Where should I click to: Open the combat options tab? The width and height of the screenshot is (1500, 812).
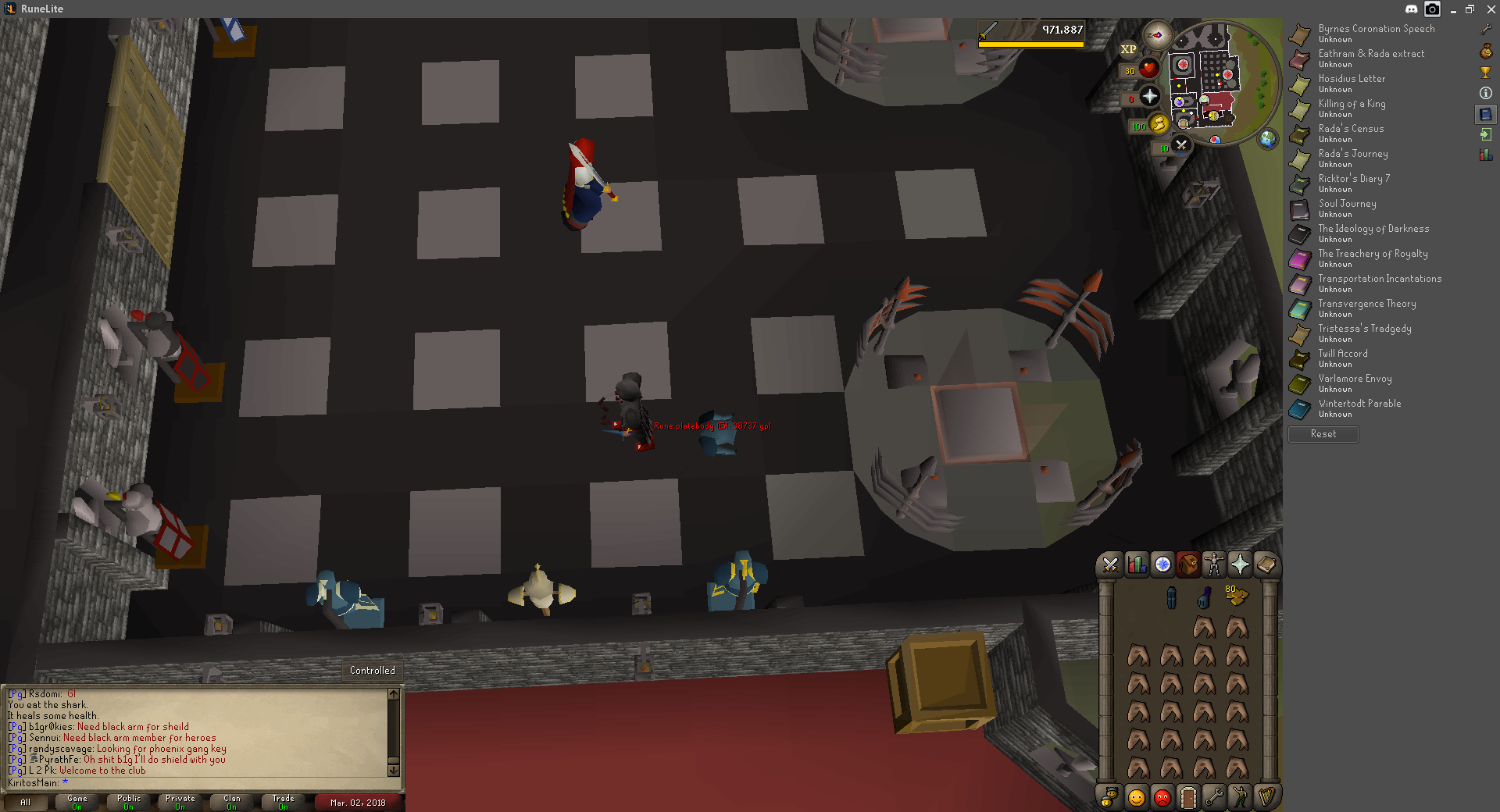click(x=1110, y=564)
